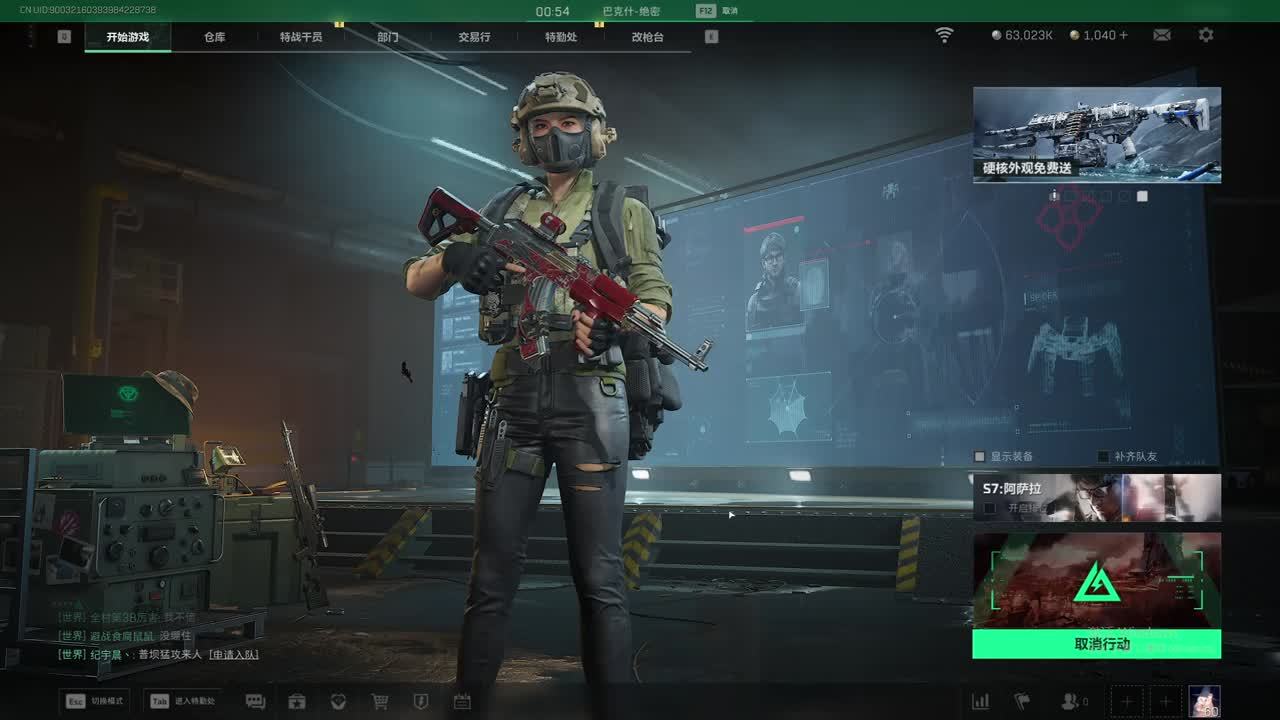Open the calendar events icon

(x=462, y=702)
